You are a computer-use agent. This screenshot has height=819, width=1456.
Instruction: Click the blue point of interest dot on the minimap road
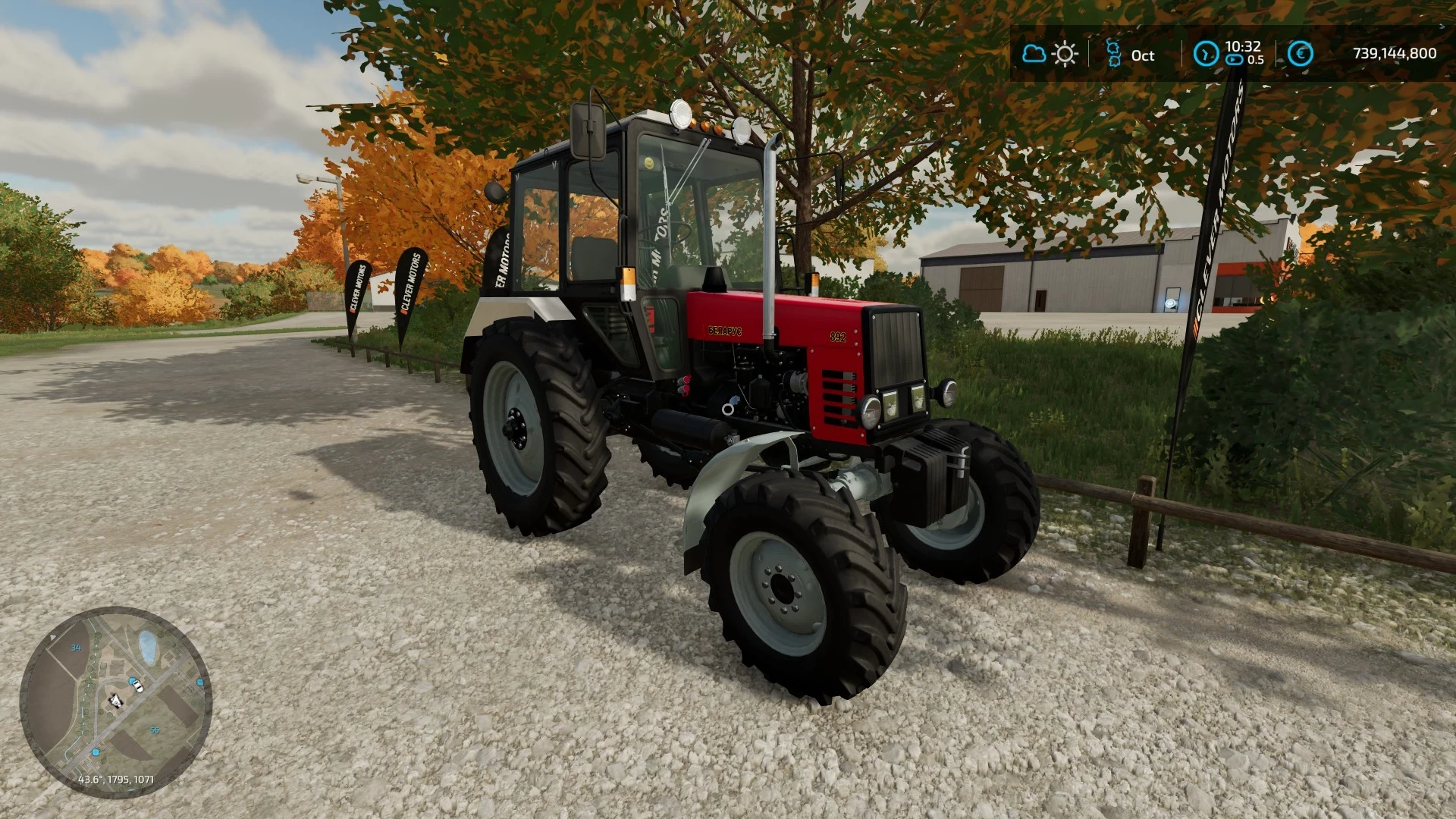pos(95,752)
